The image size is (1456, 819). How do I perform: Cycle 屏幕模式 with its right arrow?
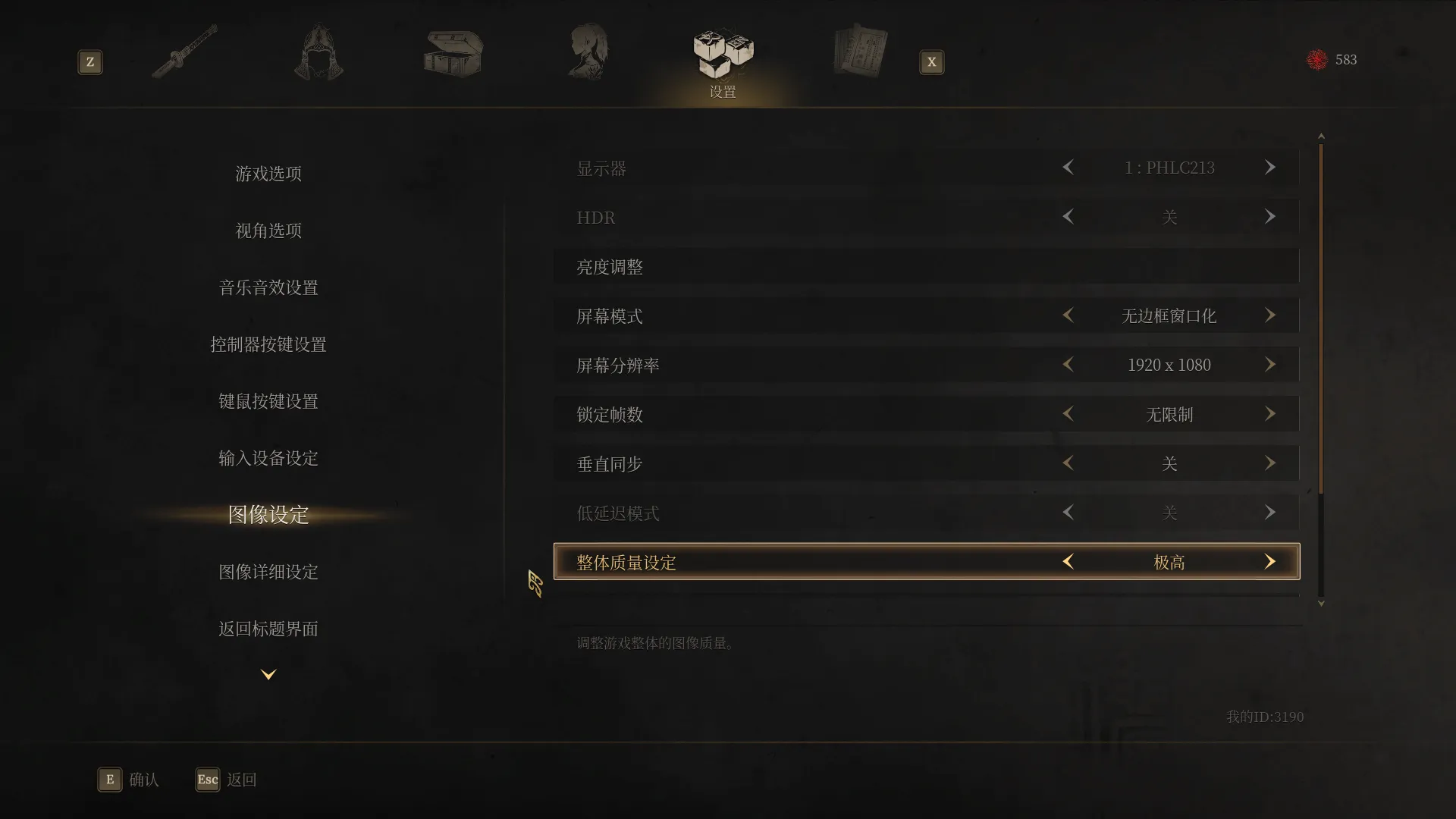(x=1270, y=315)
